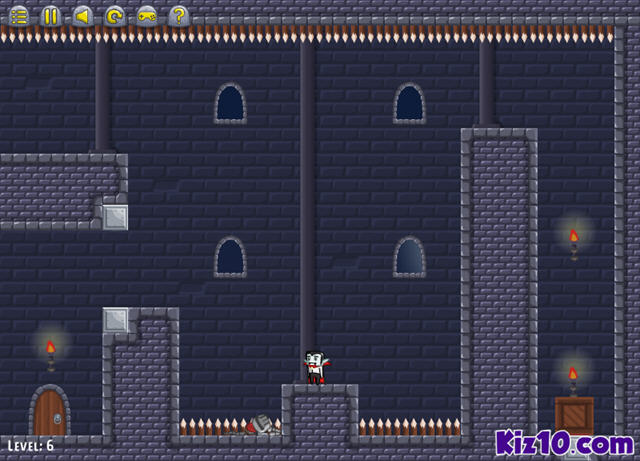Toggle the sound speaker button
The width and height of the screenshot is (640, 461).
coord(83,15)
